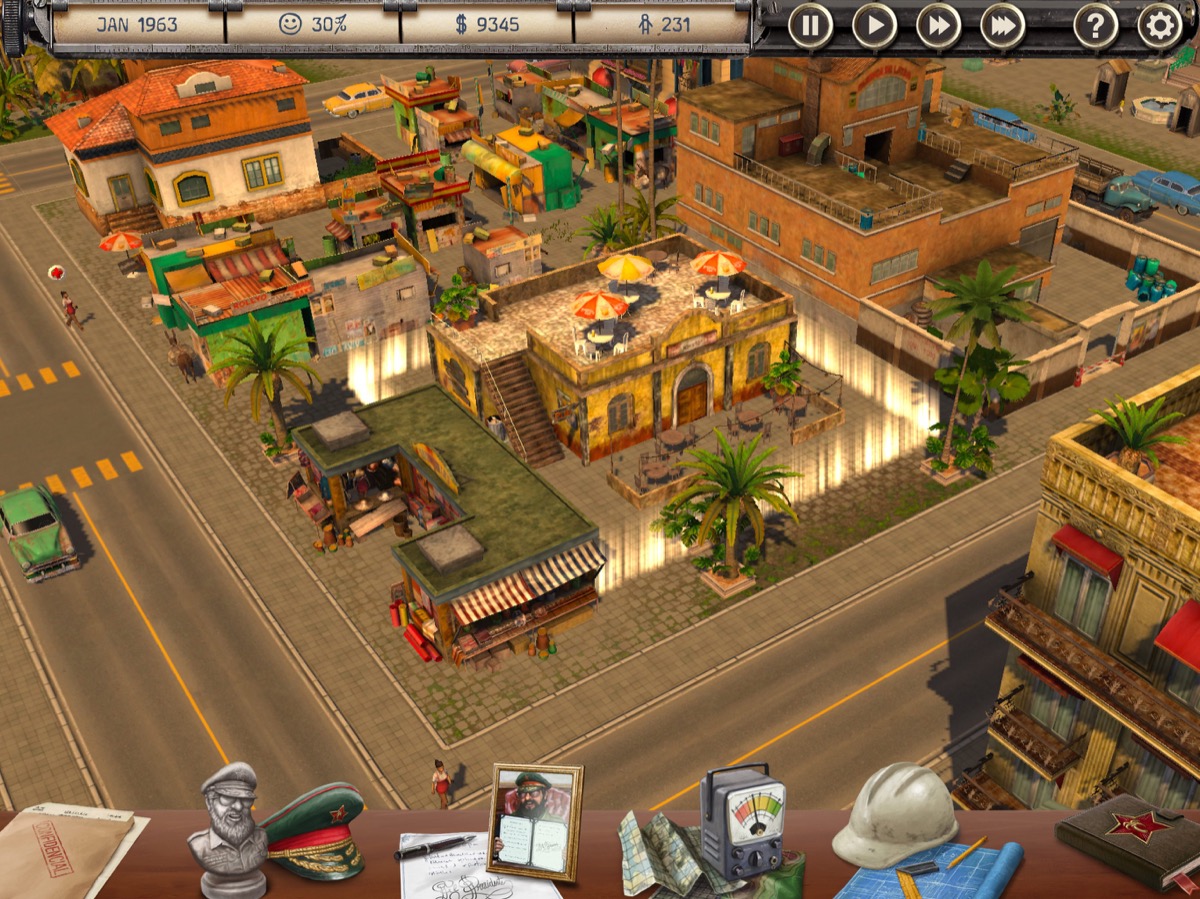Switch to fast-forward speed
The image size is (1200, 899).
(x=938, y=25)
